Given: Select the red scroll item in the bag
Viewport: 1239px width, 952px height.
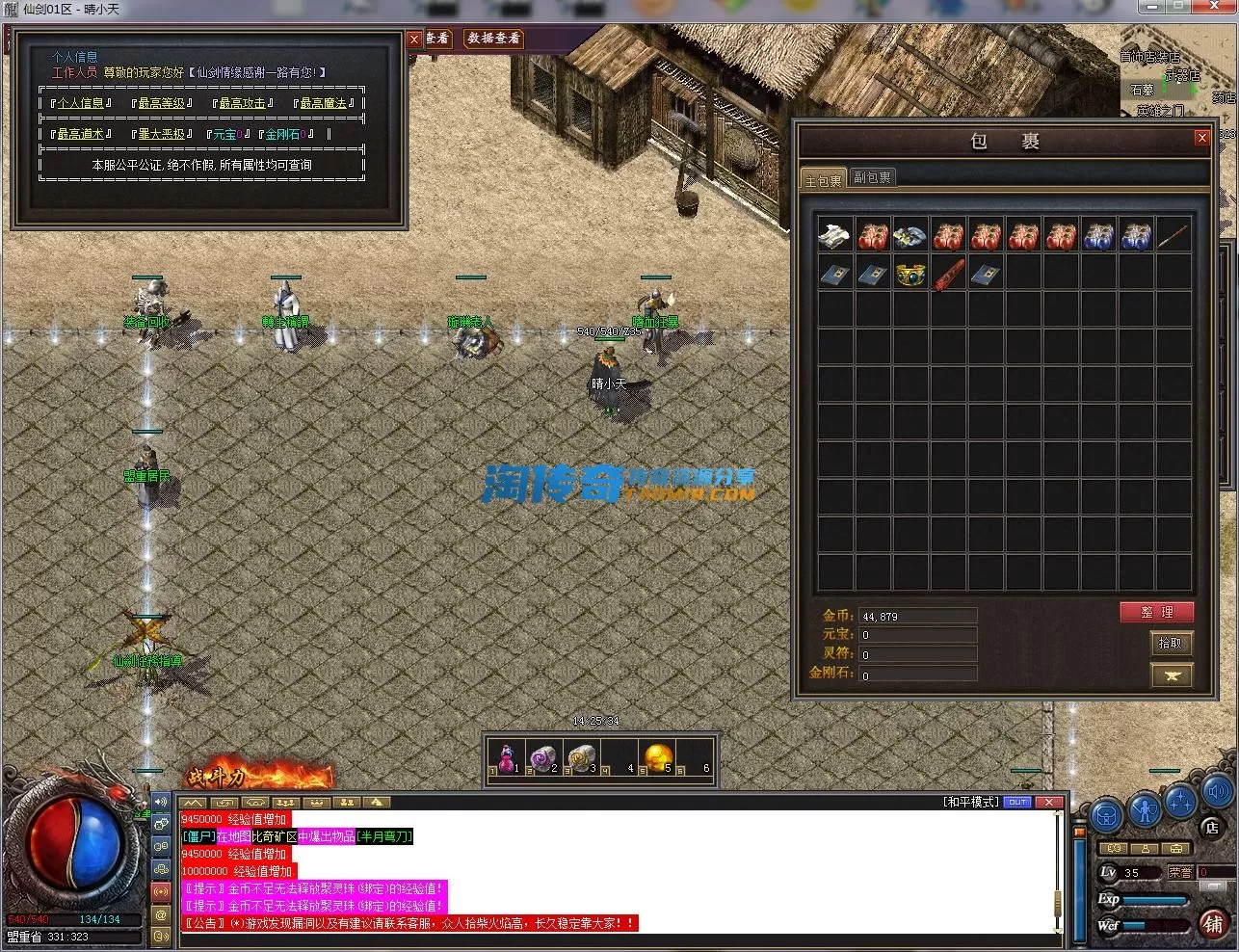Looking at the screenshot, I should tap(948, 274).
